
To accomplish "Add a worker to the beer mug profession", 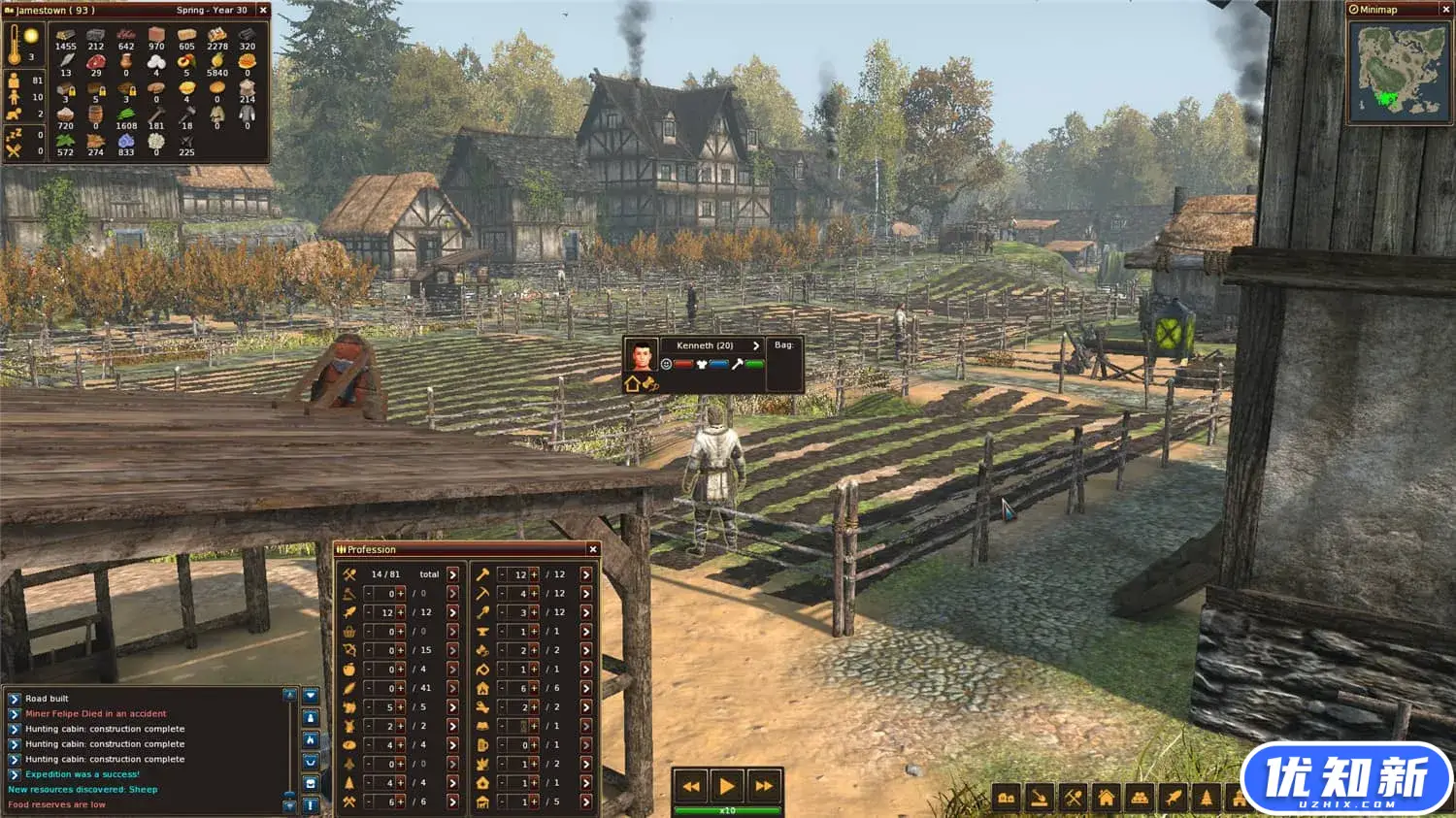I will 533,744.
